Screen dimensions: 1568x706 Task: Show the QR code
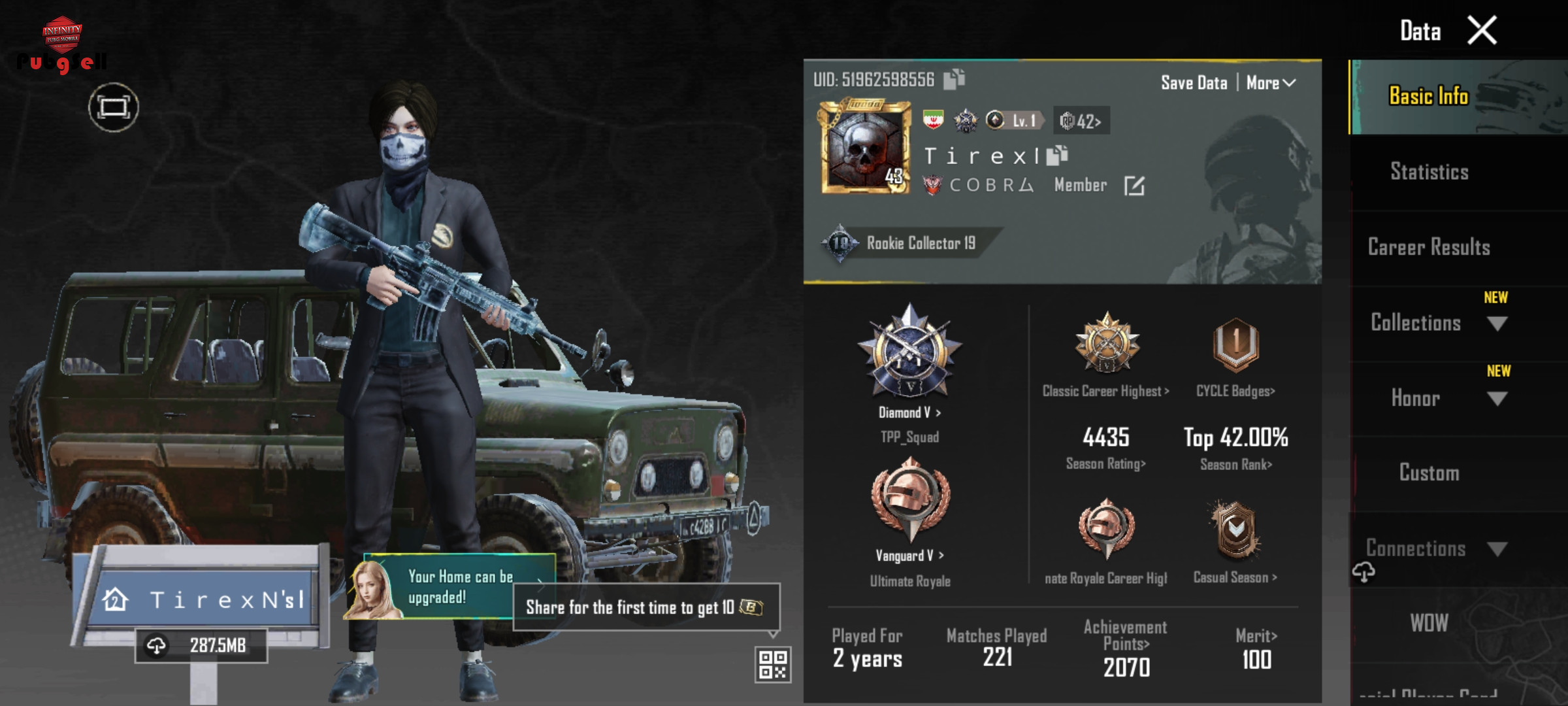pos(773,665)
